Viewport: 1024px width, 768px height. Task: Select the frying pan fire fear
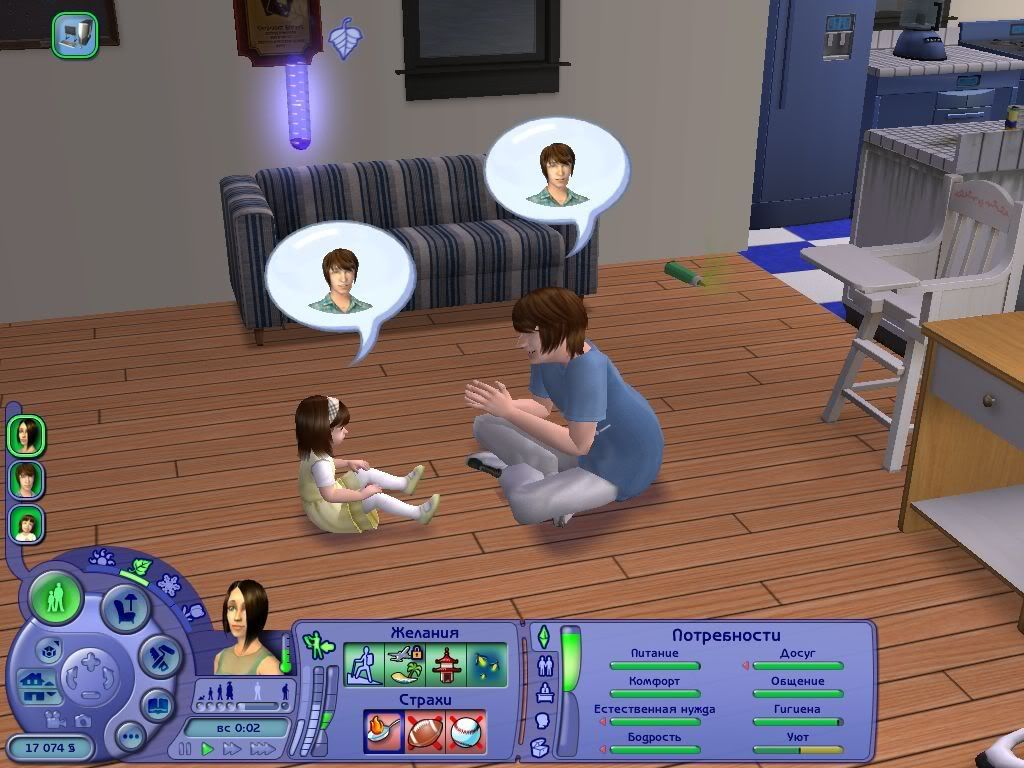[384, 732]
